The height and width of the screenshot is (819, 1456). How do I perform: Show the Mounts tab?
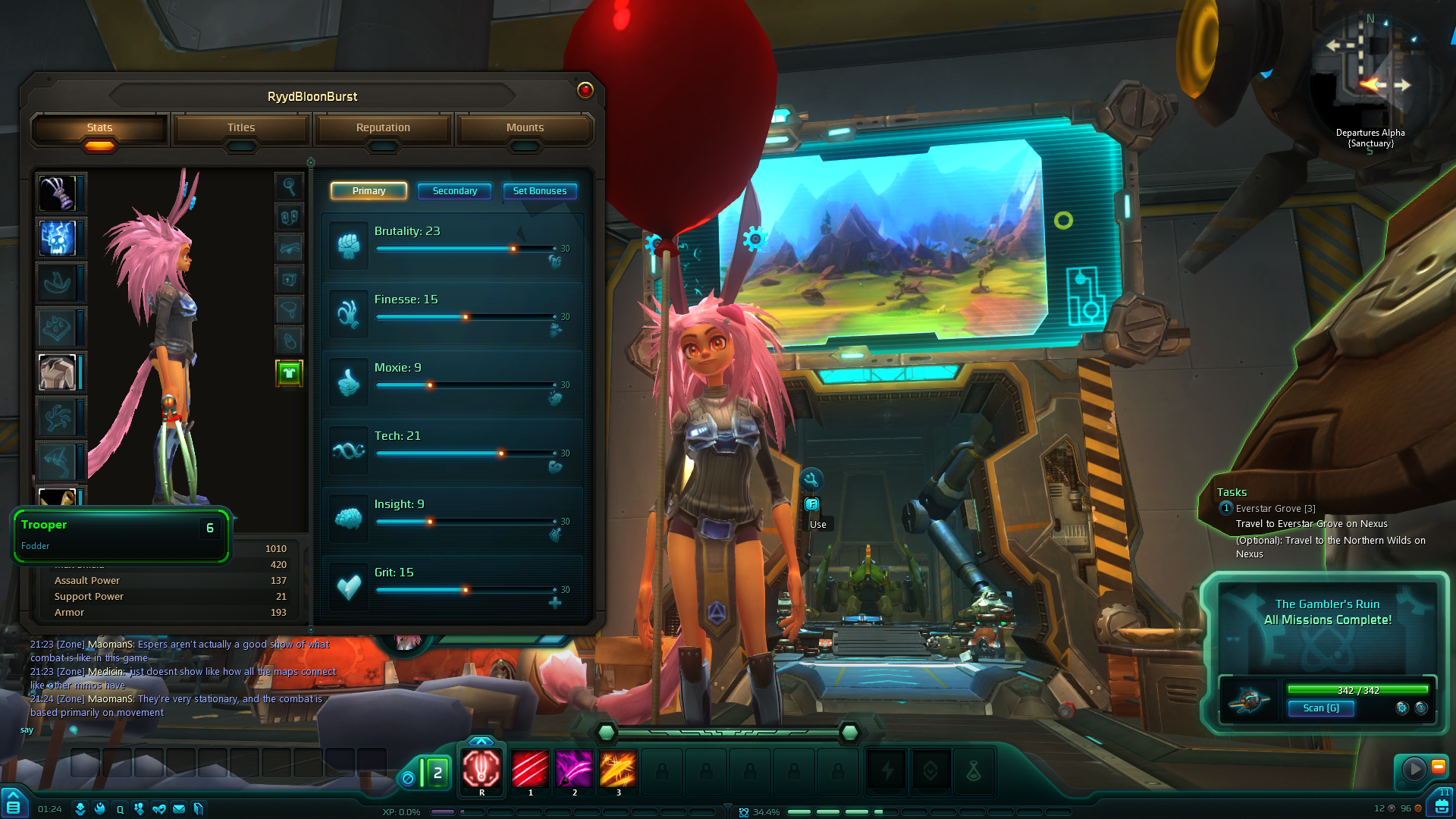[525, 128]
